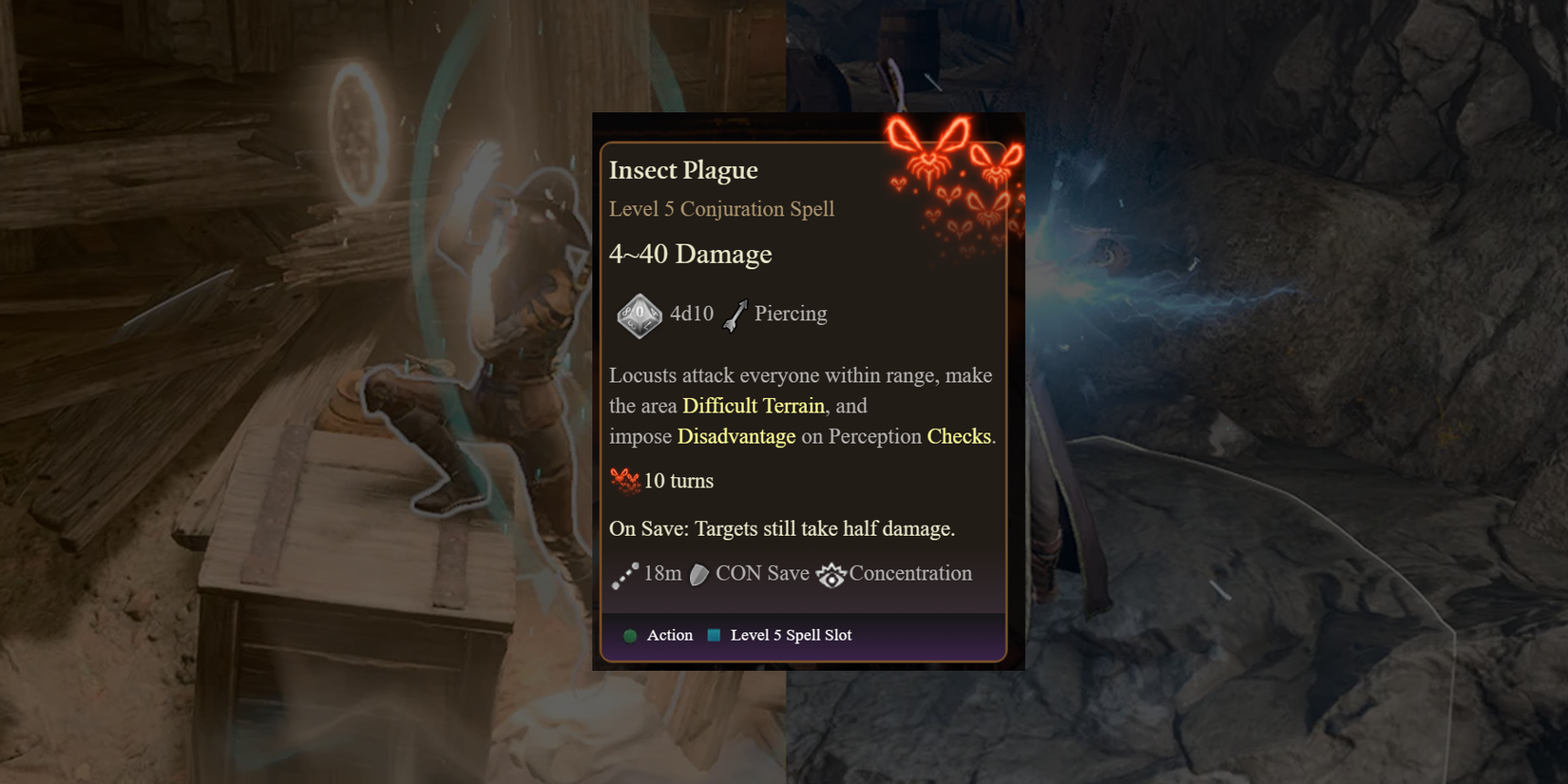Viewport: 1568px width, 784px height.
Task: Click the 4d10 damage die icon
Action: coord(637,314)
